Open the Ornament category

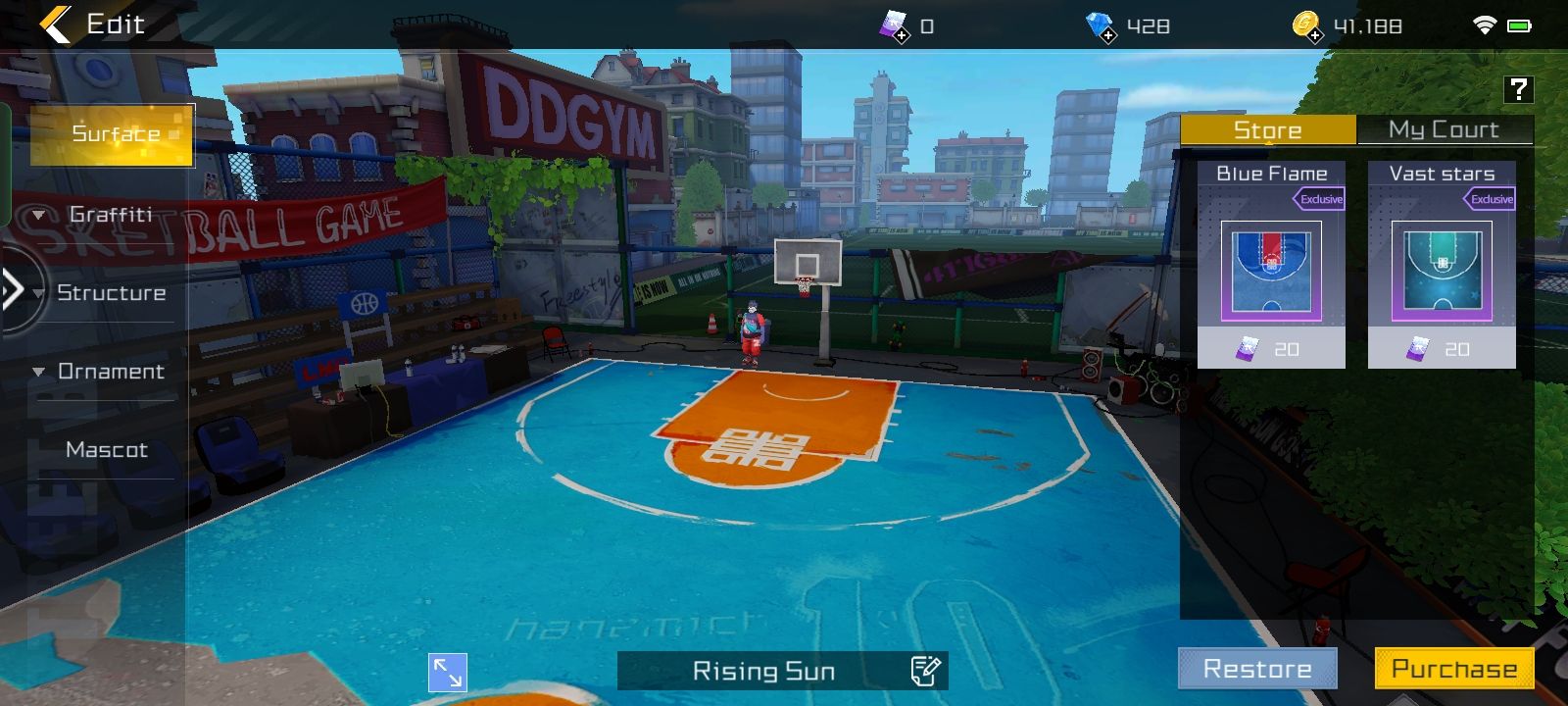(111, 371)
